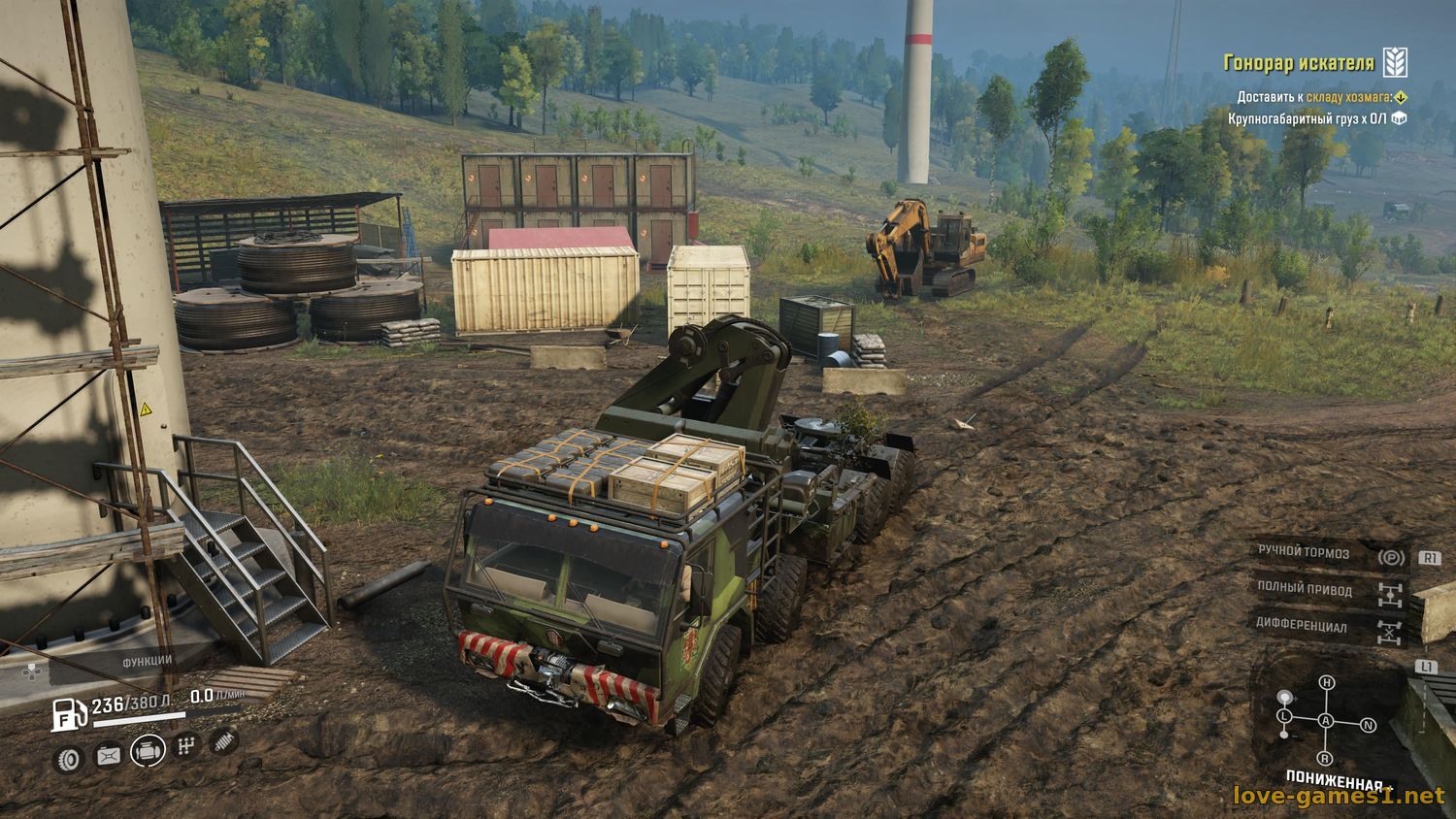The width and height of the screenshot is (1456, 819).
Task: Select the gearbox status icon
Action: [184, 747]
